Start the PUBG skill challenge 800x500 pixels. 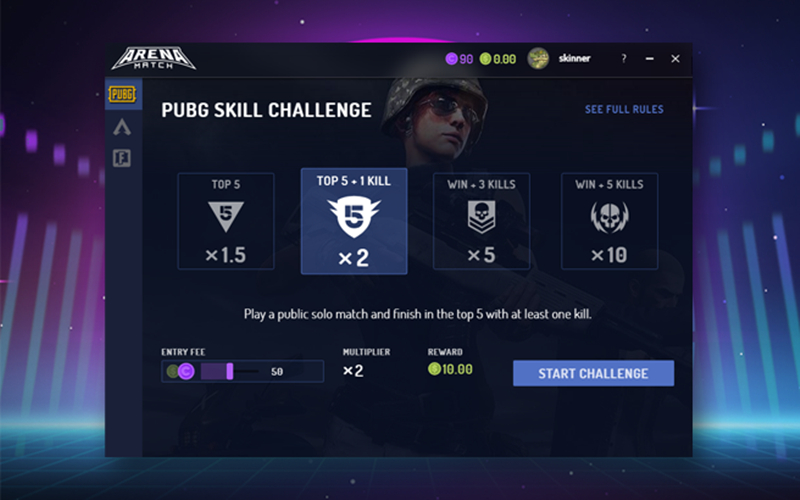(593, 373)
